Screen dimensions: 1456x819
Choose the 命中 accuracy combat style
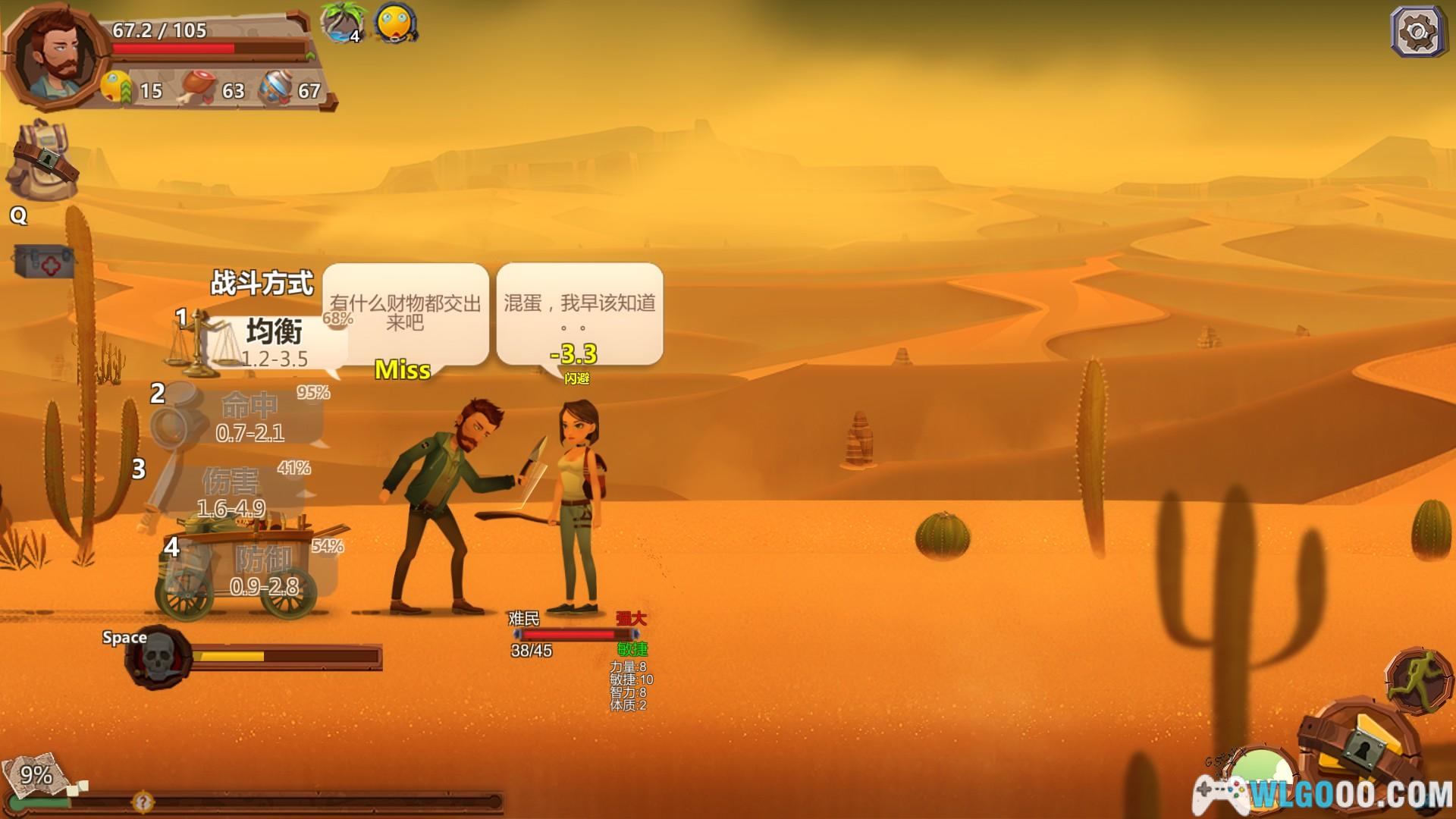[x=249, y=417]
